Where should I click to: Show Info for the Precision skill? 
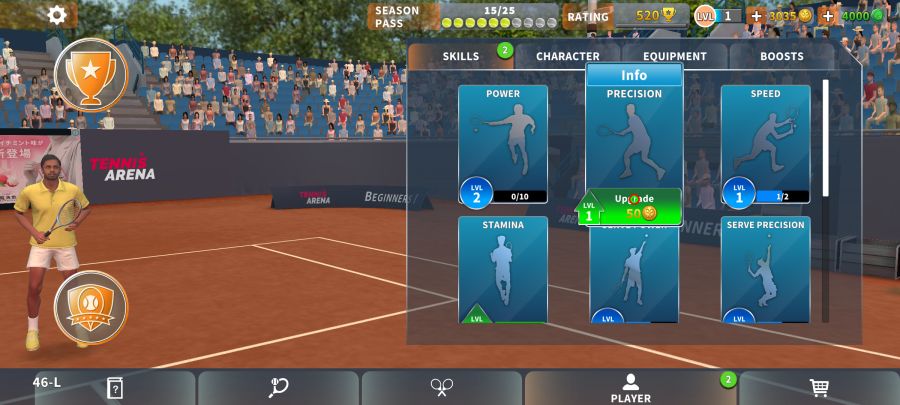[x=634, y=75]
